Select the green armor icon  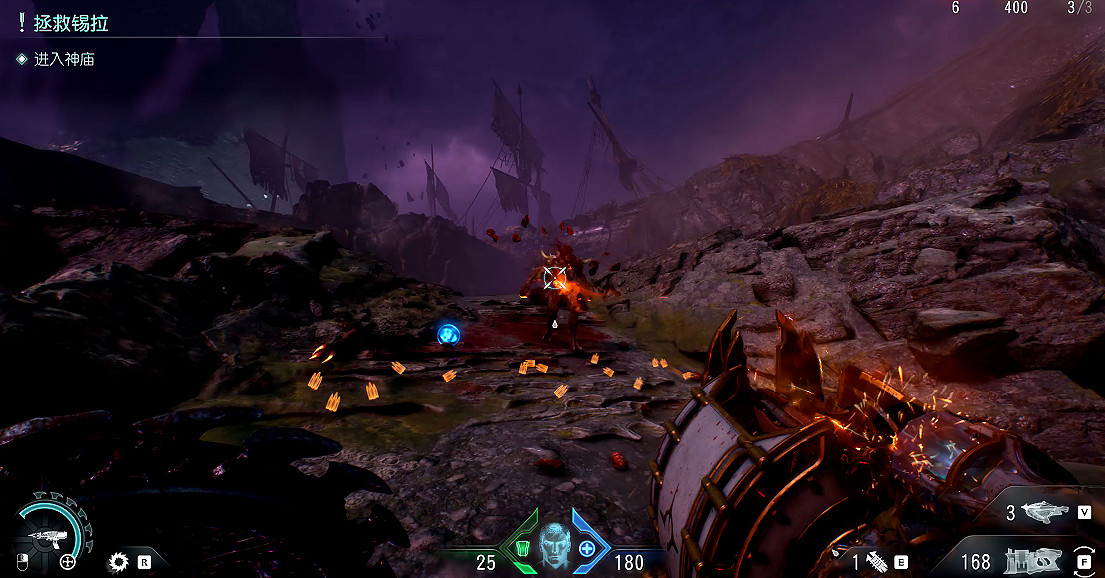point(523,548)
